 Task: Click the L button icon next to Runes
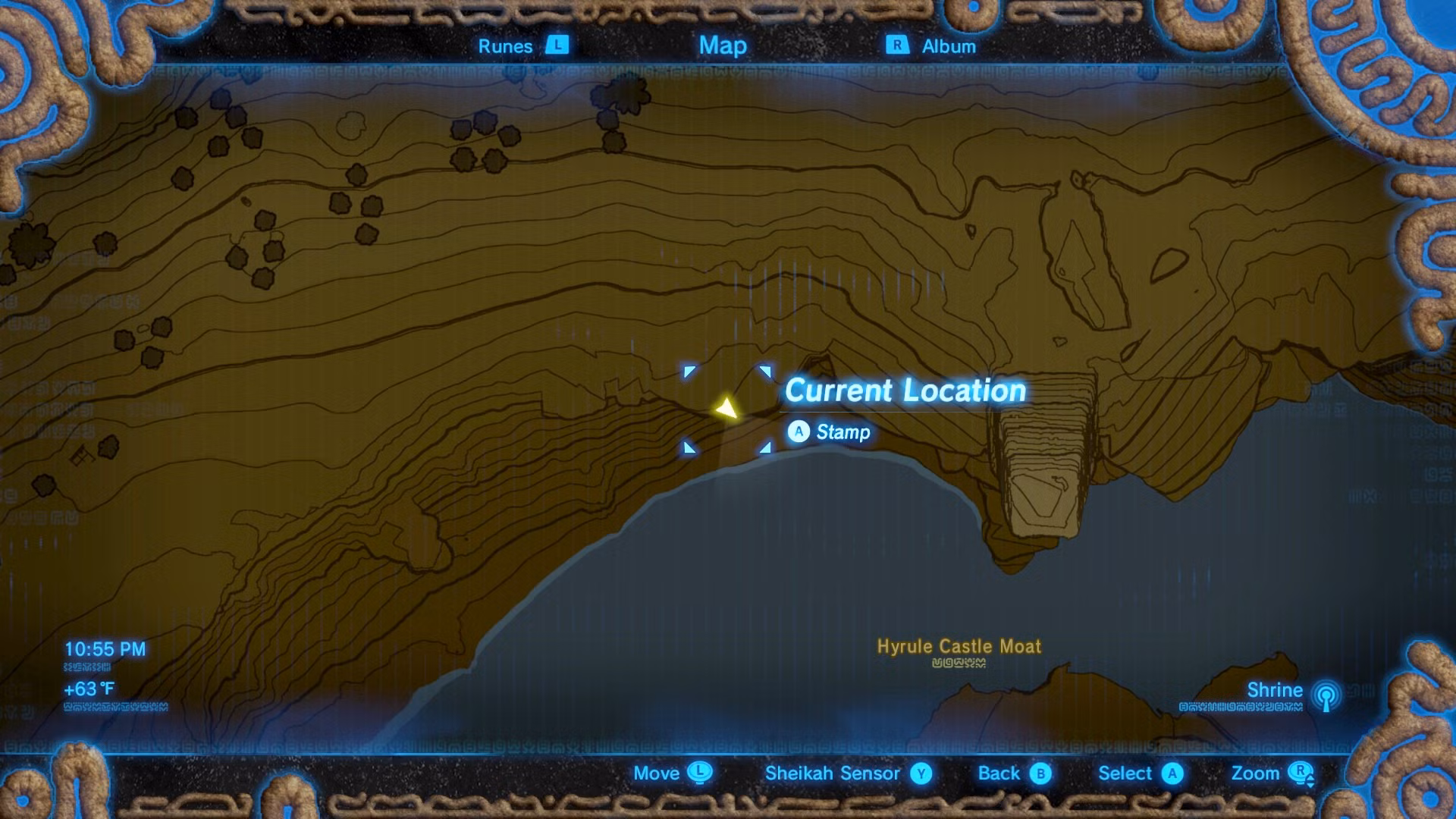(x=556, y=46)
